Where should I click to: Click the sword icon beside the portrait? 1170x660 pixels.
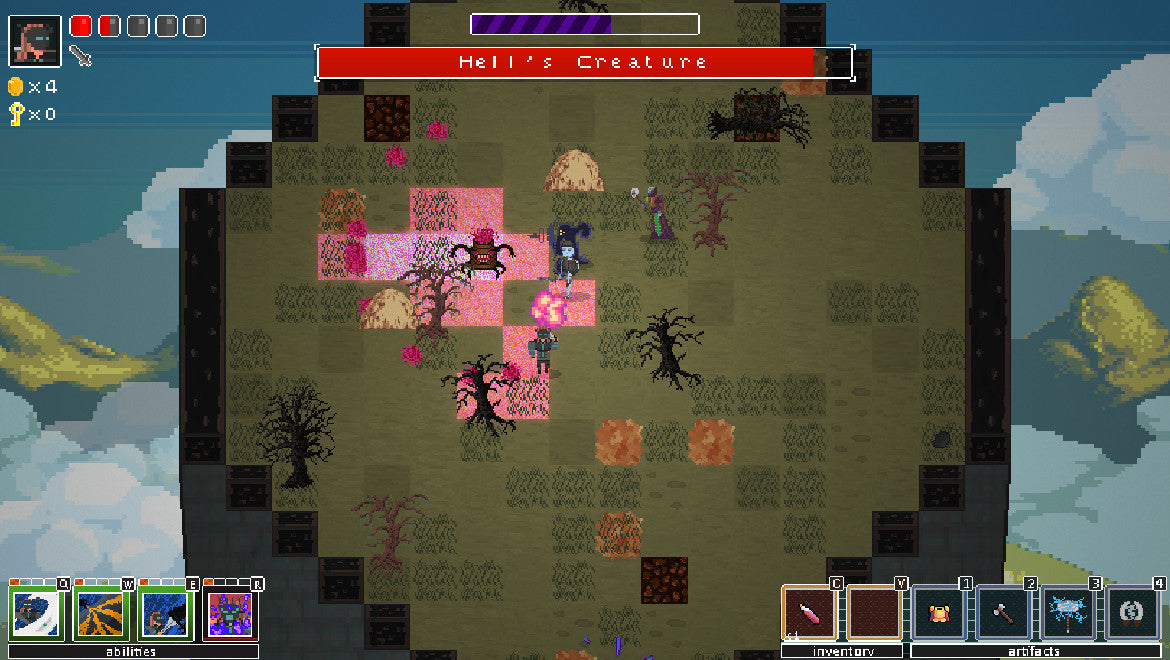pyautogui.click(x=81, y=56)
